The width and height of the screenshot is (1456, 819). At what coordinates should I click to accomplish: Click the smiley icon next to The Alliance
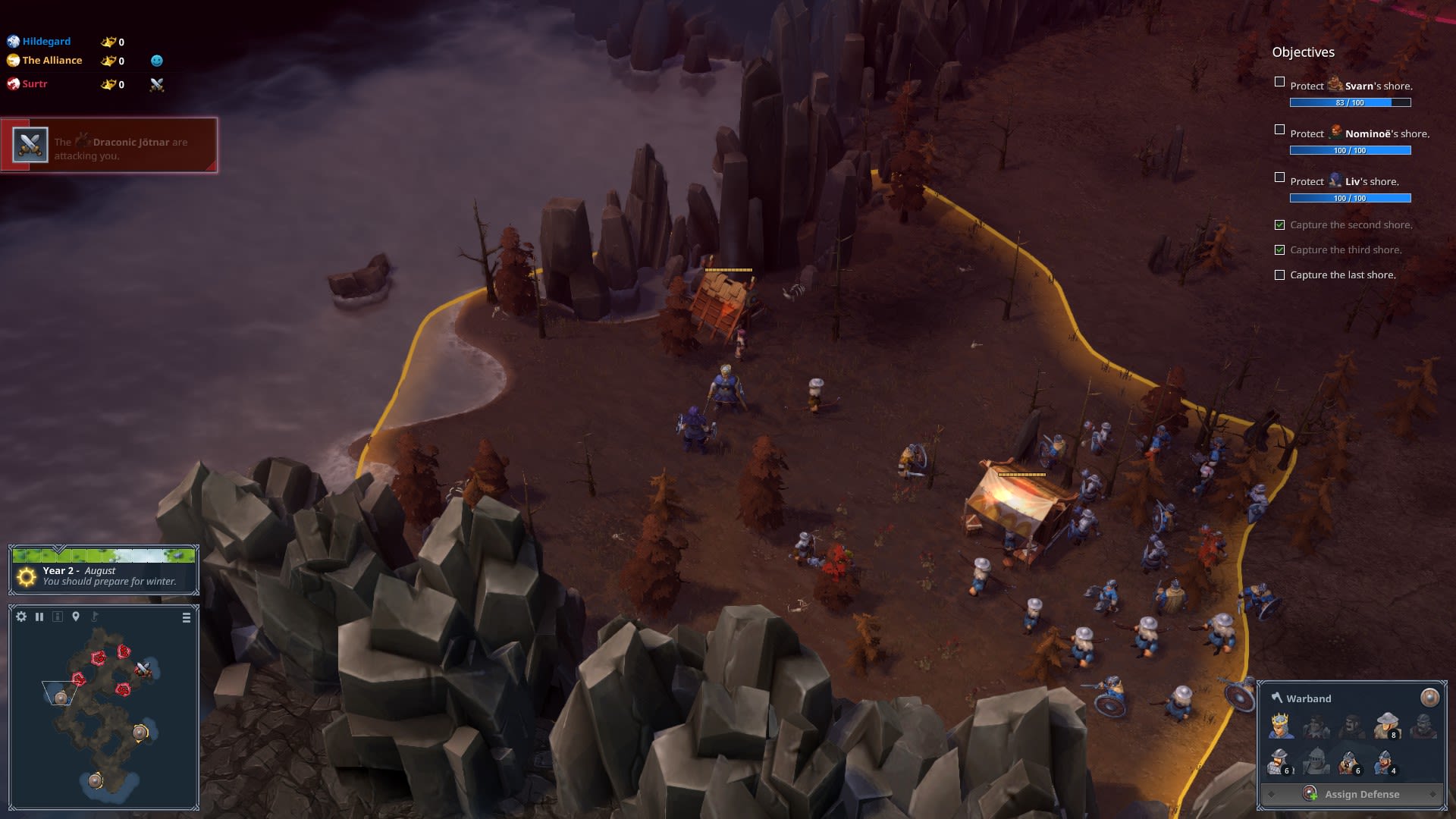pos(157,61)
